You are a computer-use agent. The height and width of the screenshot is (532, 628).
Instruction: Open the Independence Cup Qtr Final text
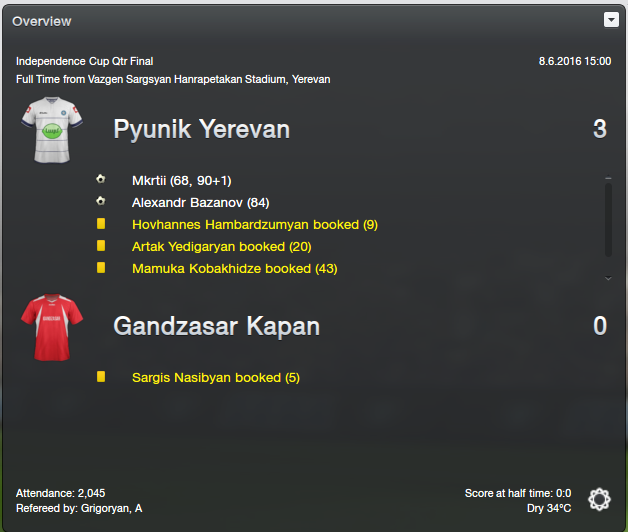(85, 62)
